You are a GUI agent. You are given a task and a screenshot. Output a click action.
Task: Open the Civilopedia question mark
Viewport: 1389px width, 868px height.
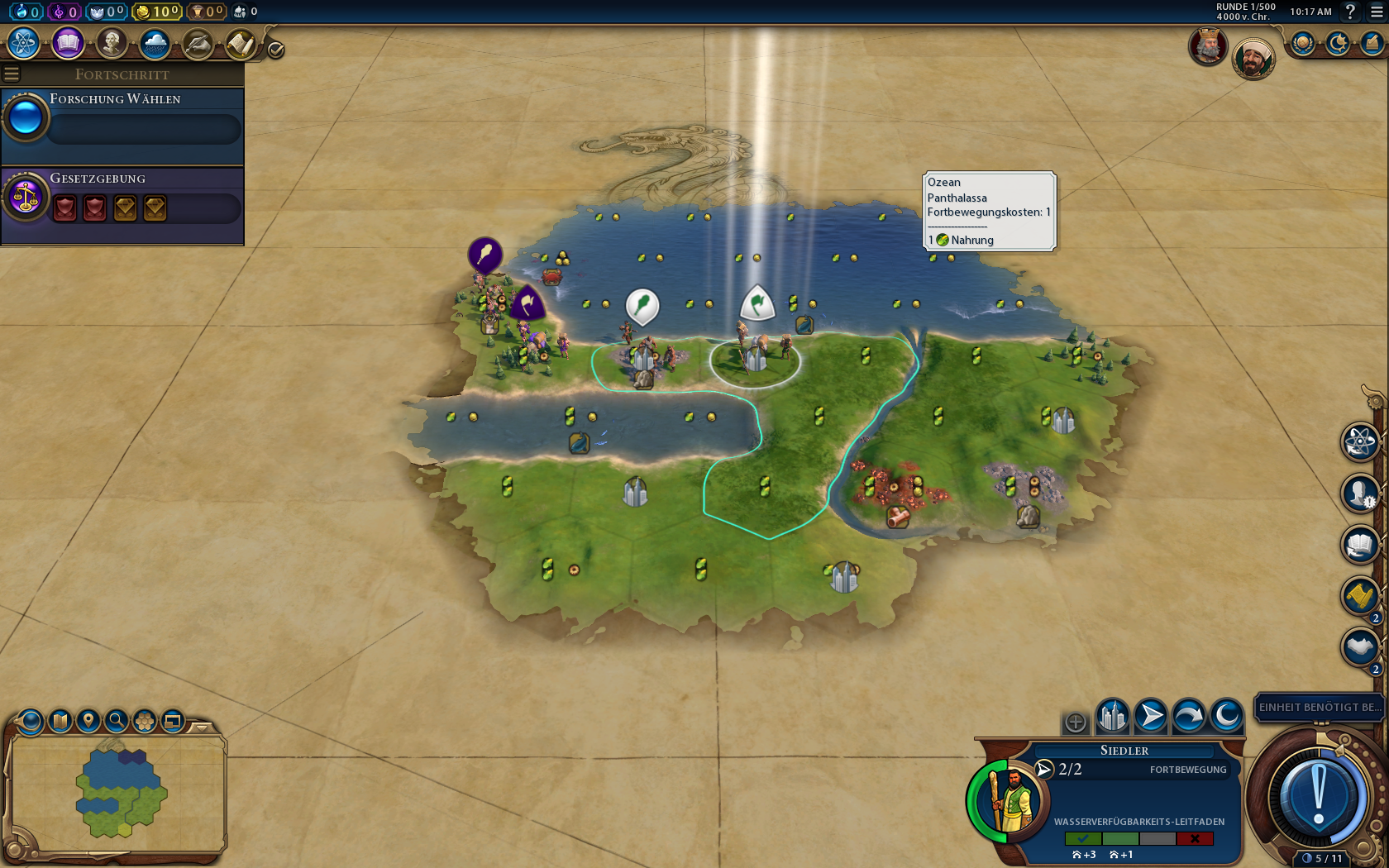pyautogui.click(x=1350, y=12)
